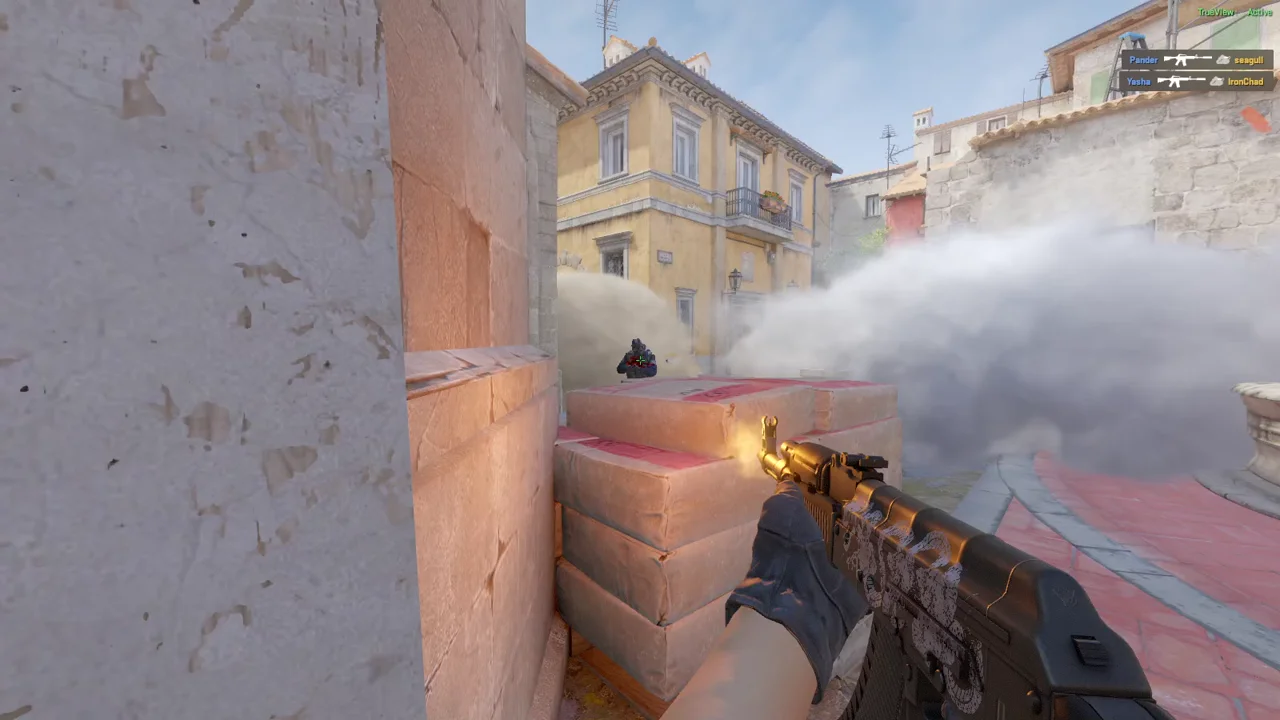Viewport: 1280px width, 720px height.
Task: Click the M4A1 rifle icon in Pander's kill feed entry
Action: [x=1186, y=60]
